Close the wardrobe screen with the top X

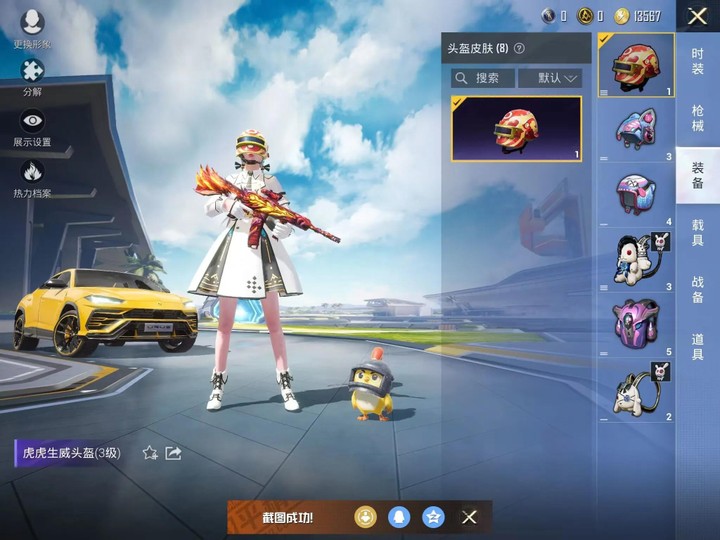pos(697,15)
